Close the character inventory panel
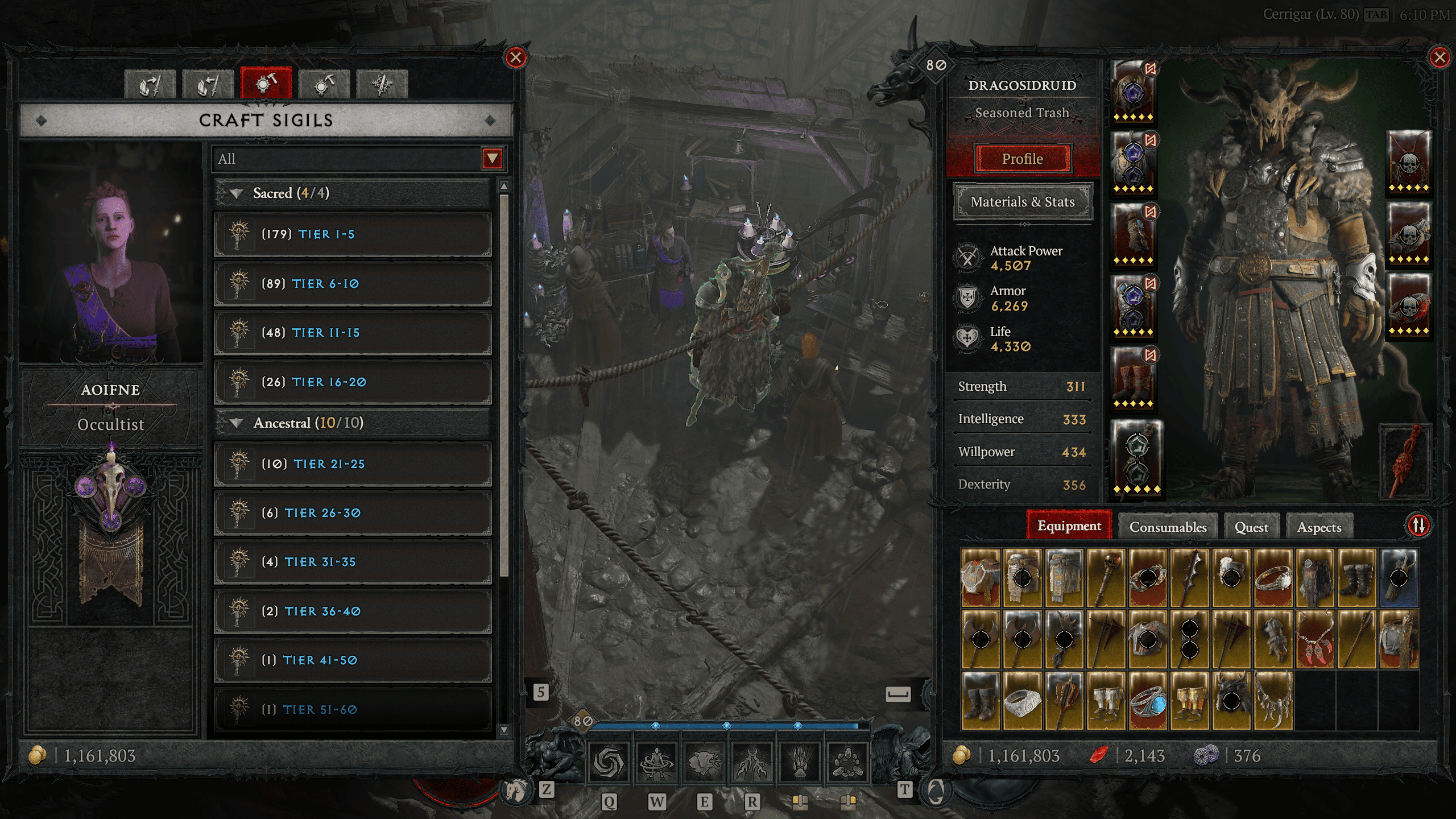 click(1440, 57)
